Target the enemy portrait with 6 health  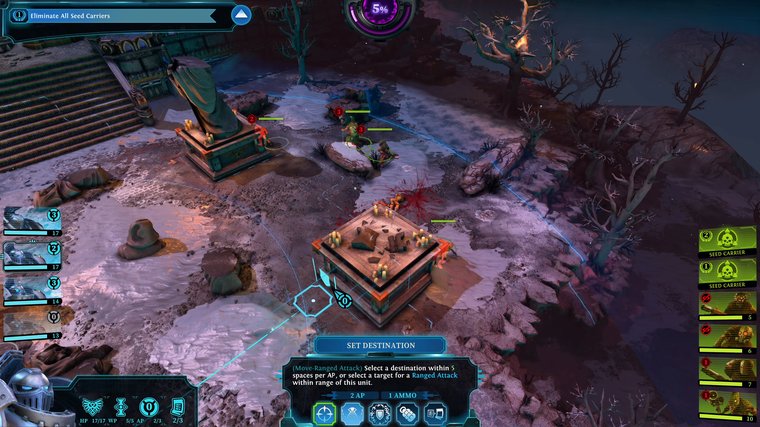coord(727,337)
